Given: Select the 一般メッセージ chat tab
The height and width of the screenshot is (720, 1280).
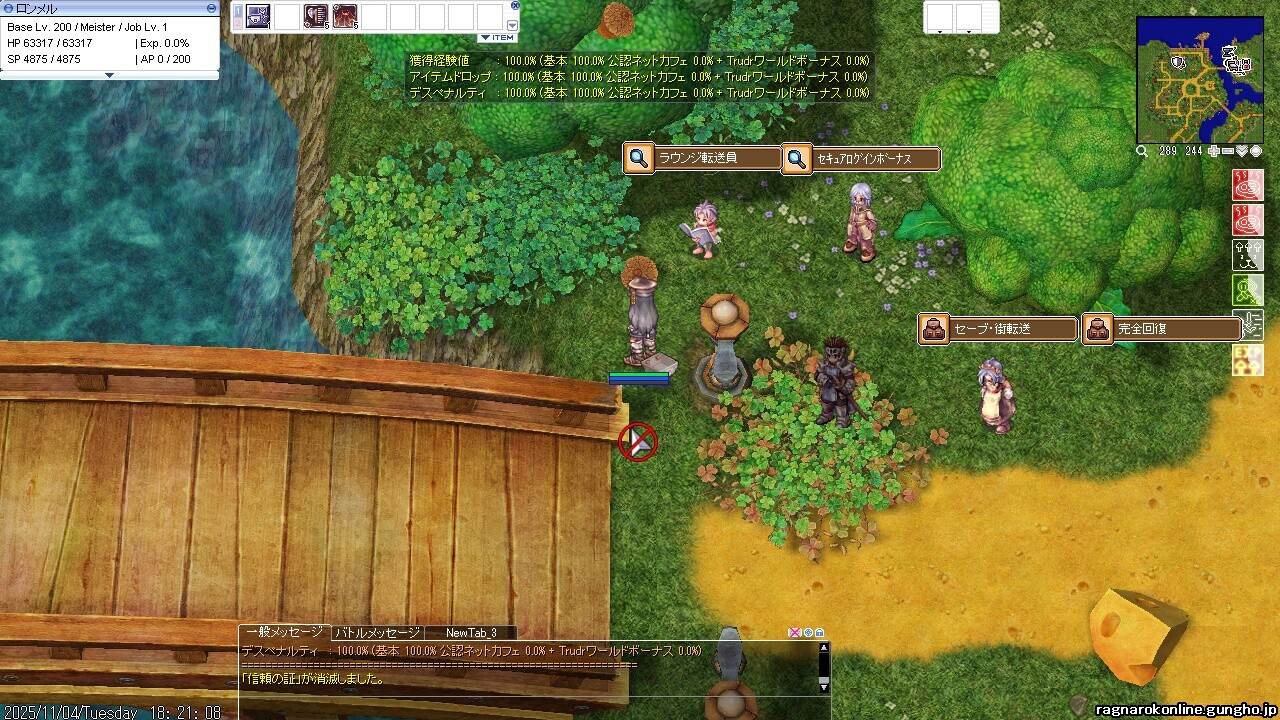Looking at the screenshot, I should [285, 632].
